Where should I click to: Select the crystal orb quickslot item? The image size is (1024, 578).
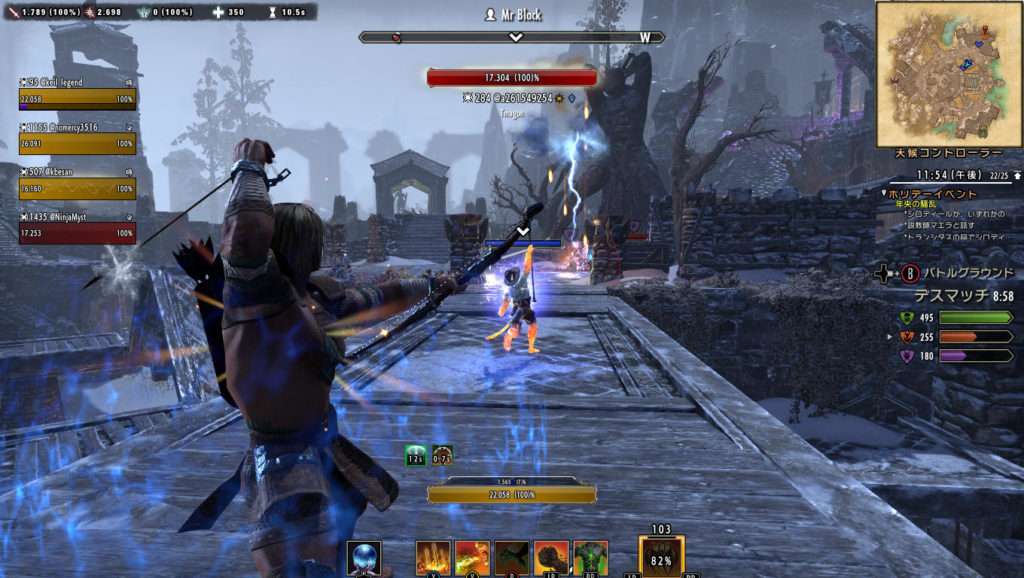coord(363,557)
